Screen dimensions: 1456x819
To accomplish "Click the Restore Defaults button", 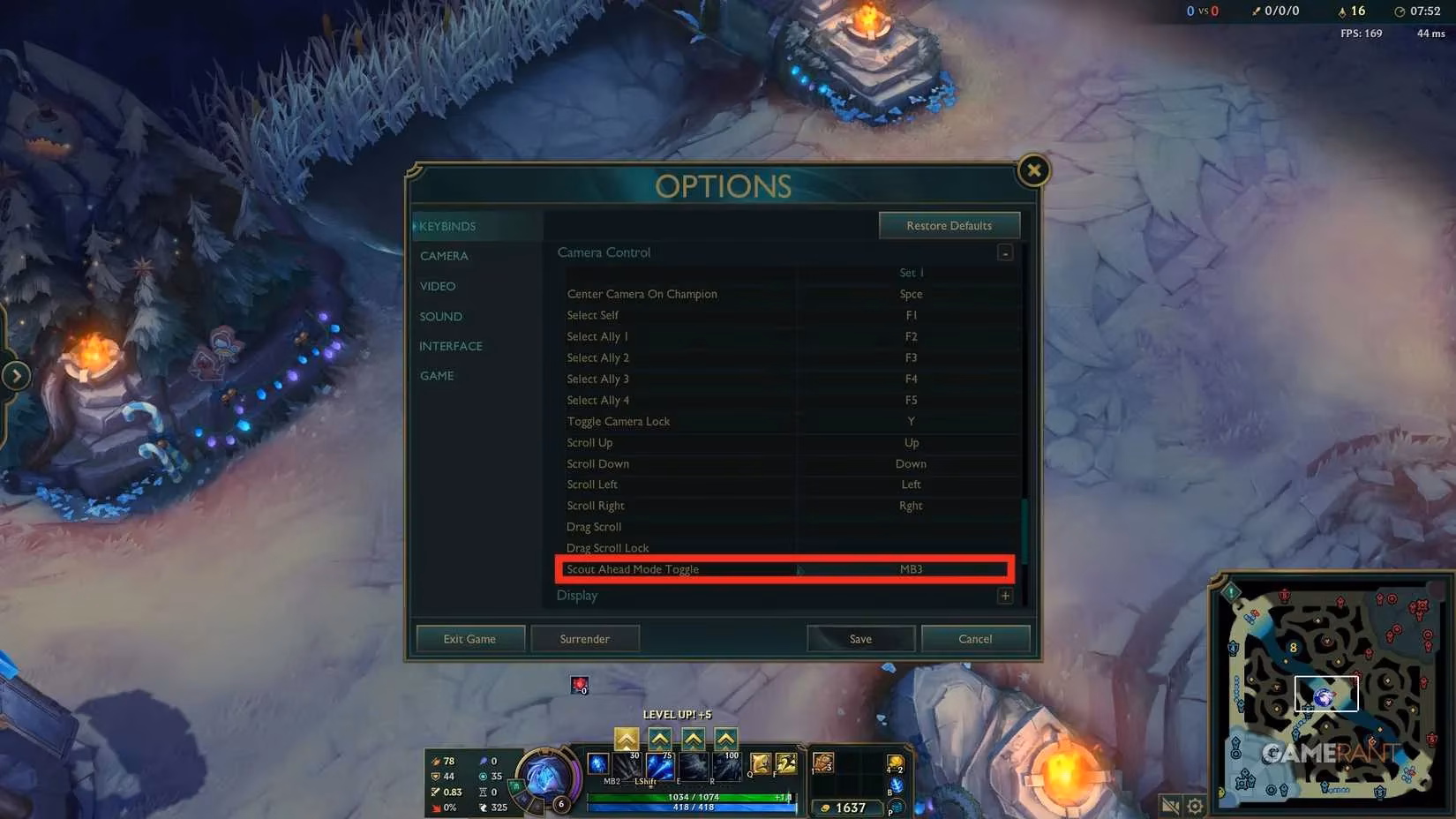I will pyautogui.click(x=949, y=225).
